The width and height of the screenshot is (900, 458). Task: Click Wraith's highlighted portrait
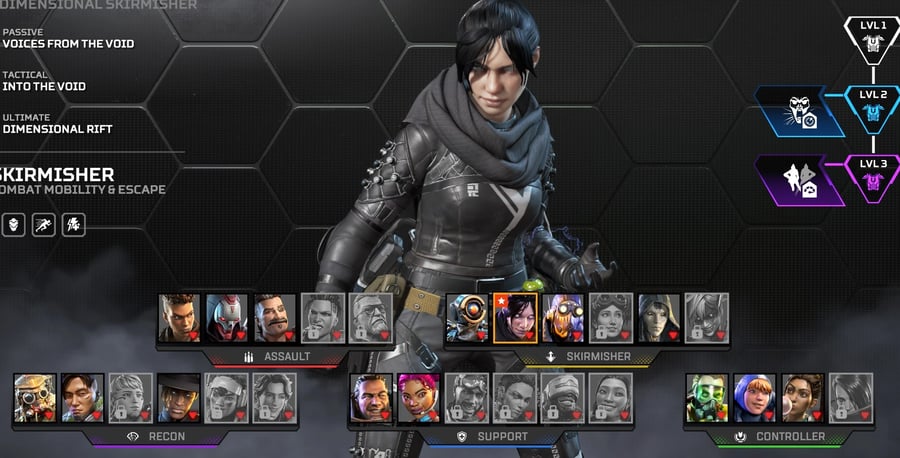[515, 318]
